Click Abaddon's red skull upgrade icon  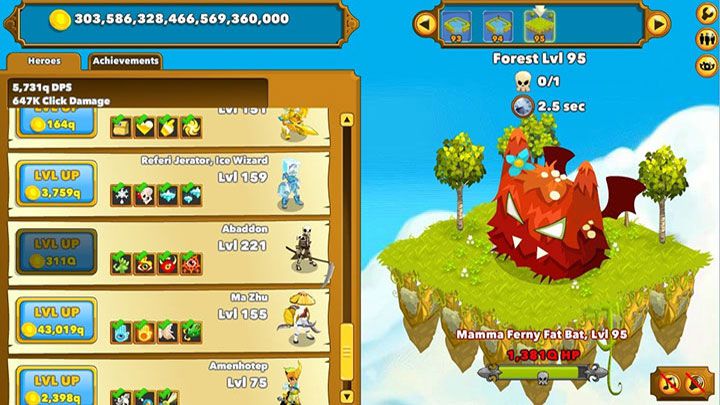(x=168, y=264)
